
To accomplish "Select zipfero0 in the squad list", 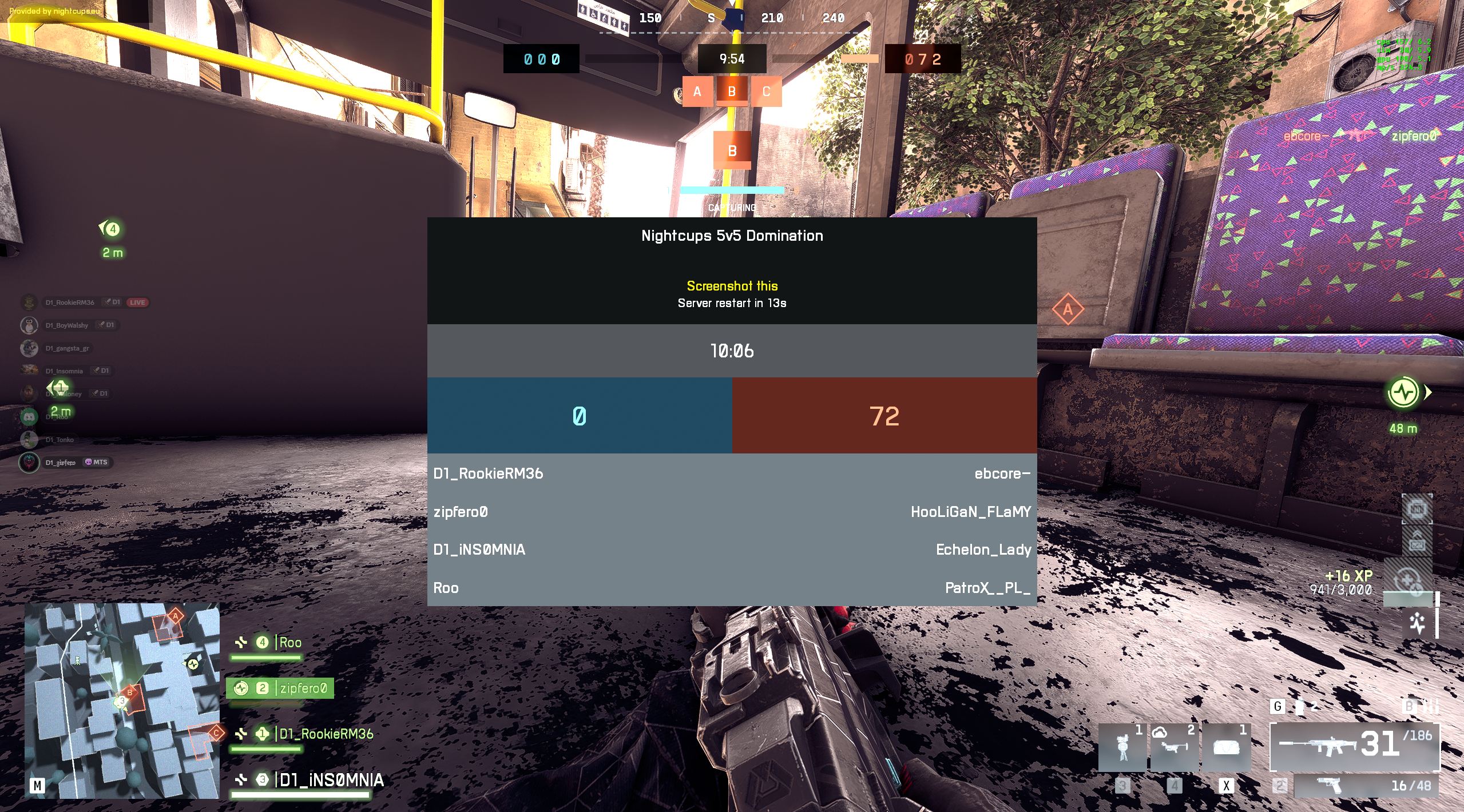I will (x=303, y=688).
